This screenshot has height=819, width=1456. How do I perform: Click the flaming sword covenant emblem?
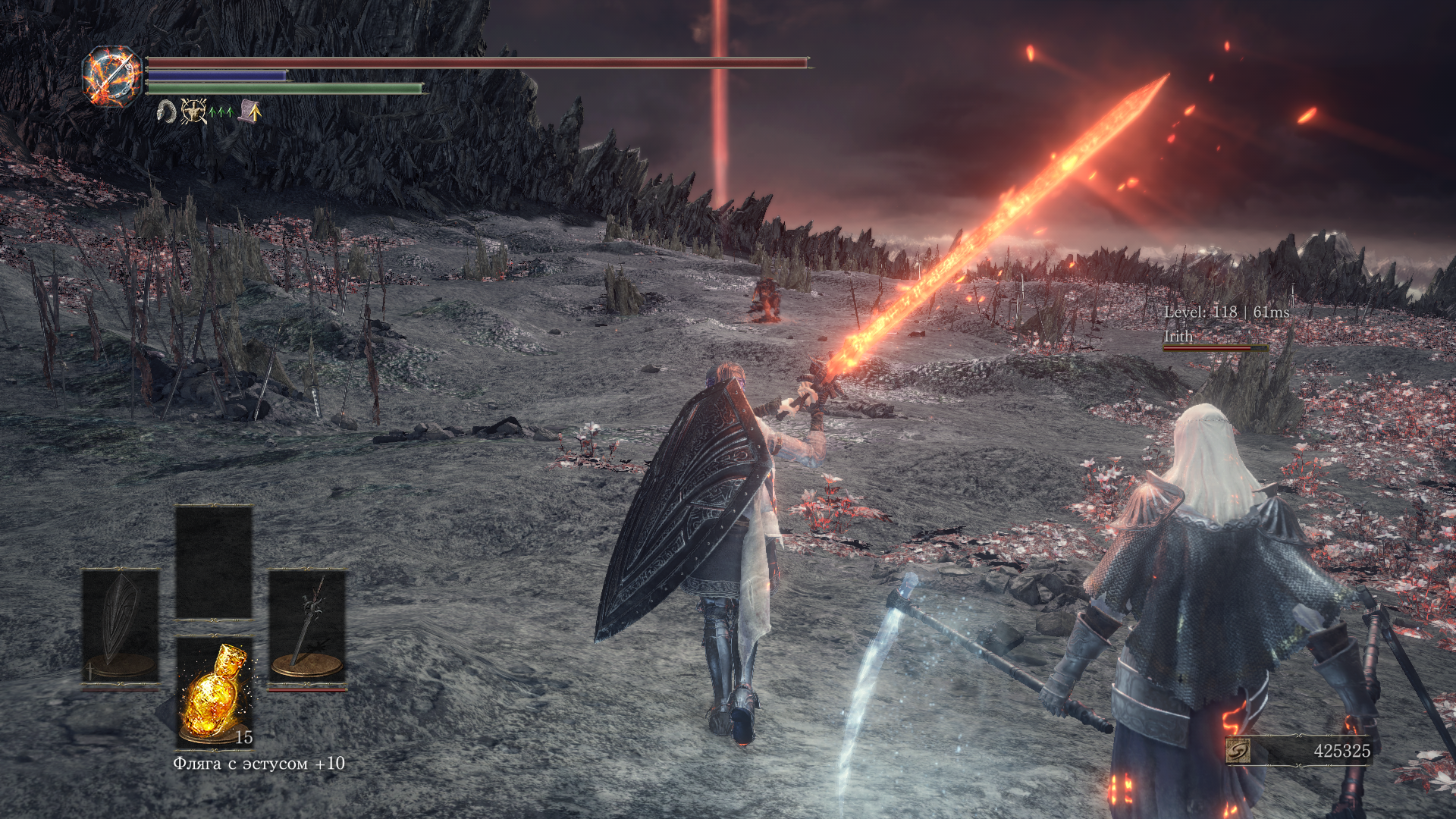coord(112,76)
